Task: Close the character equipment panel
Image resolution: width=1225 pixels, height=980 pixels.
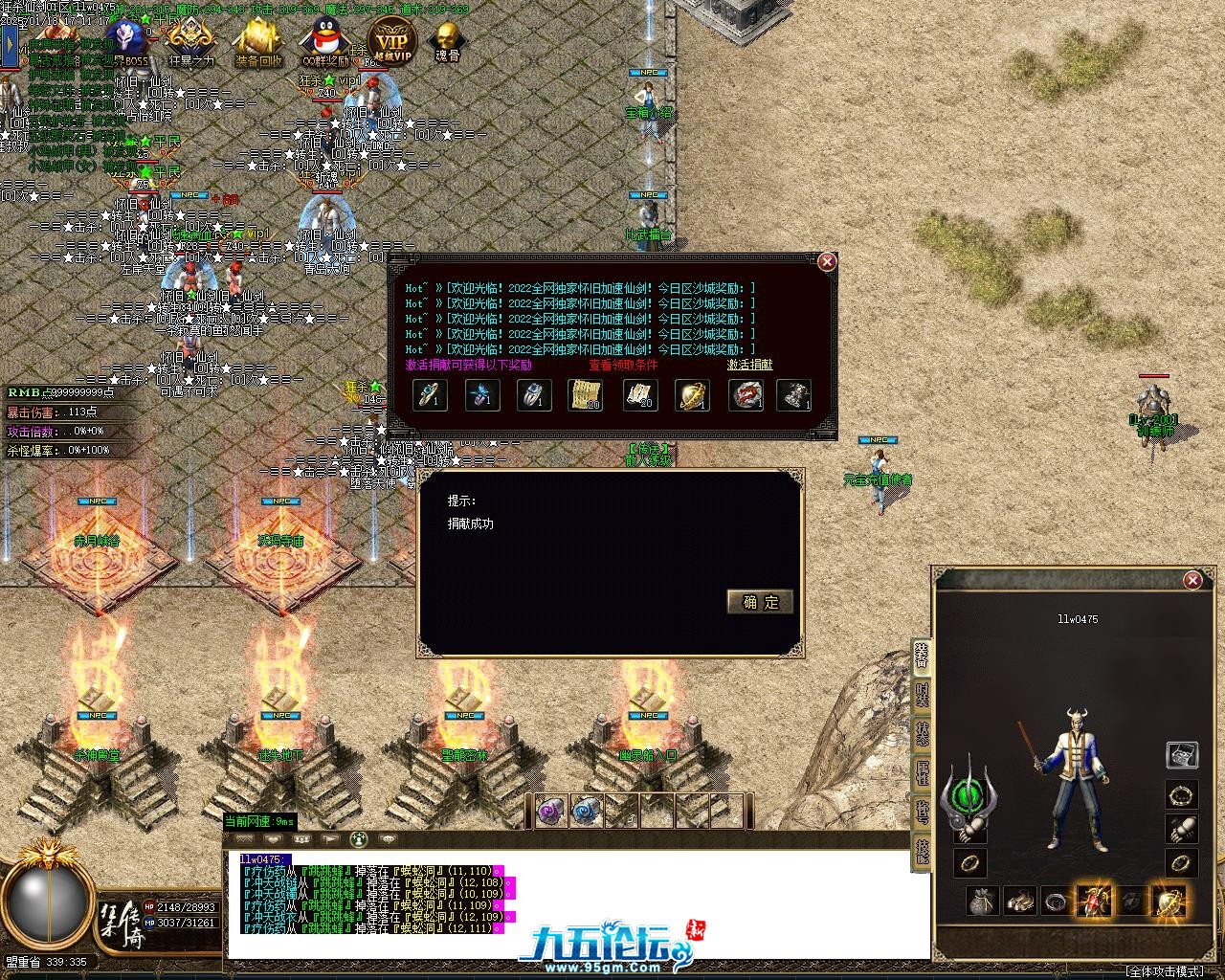Action: click(1192, 580)
